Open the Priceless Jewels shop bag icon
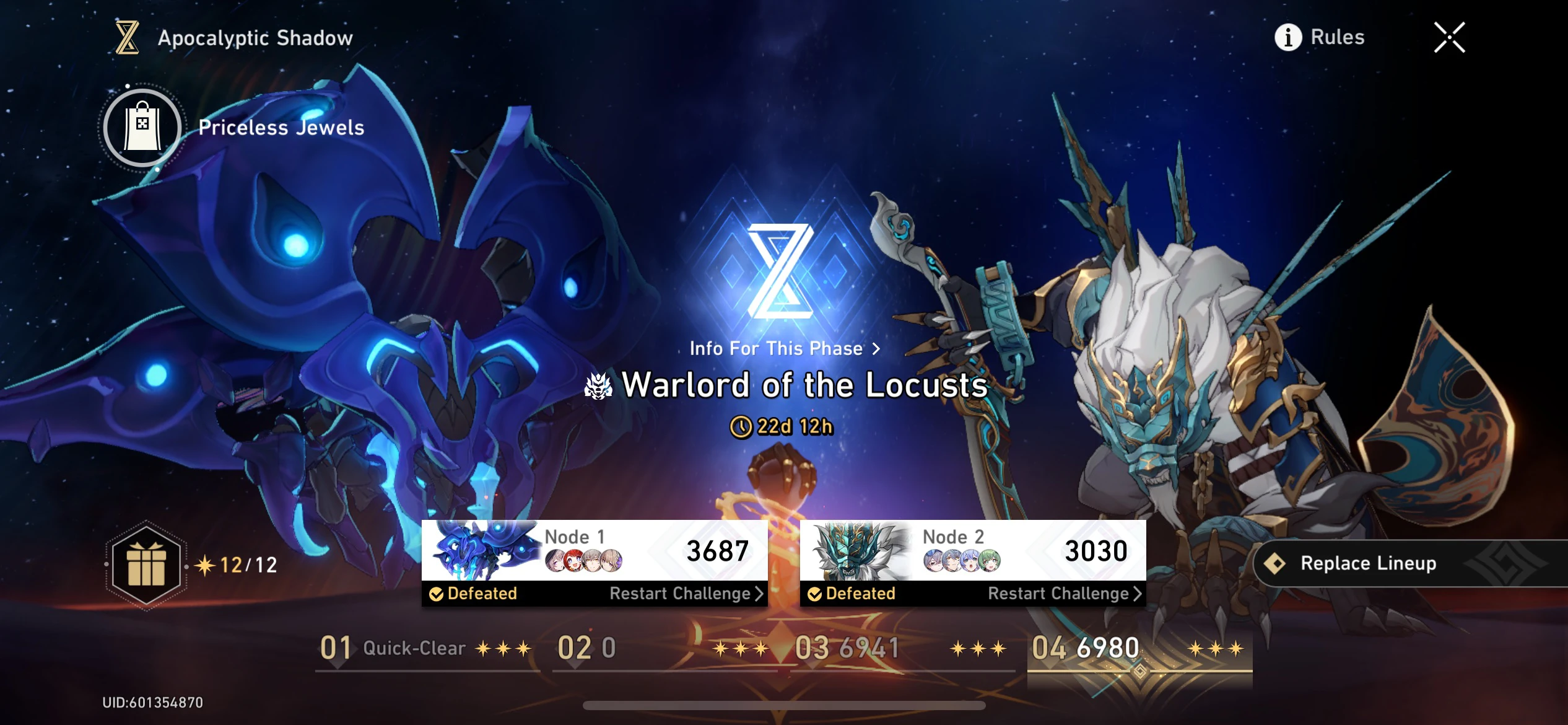 [142, 127]
